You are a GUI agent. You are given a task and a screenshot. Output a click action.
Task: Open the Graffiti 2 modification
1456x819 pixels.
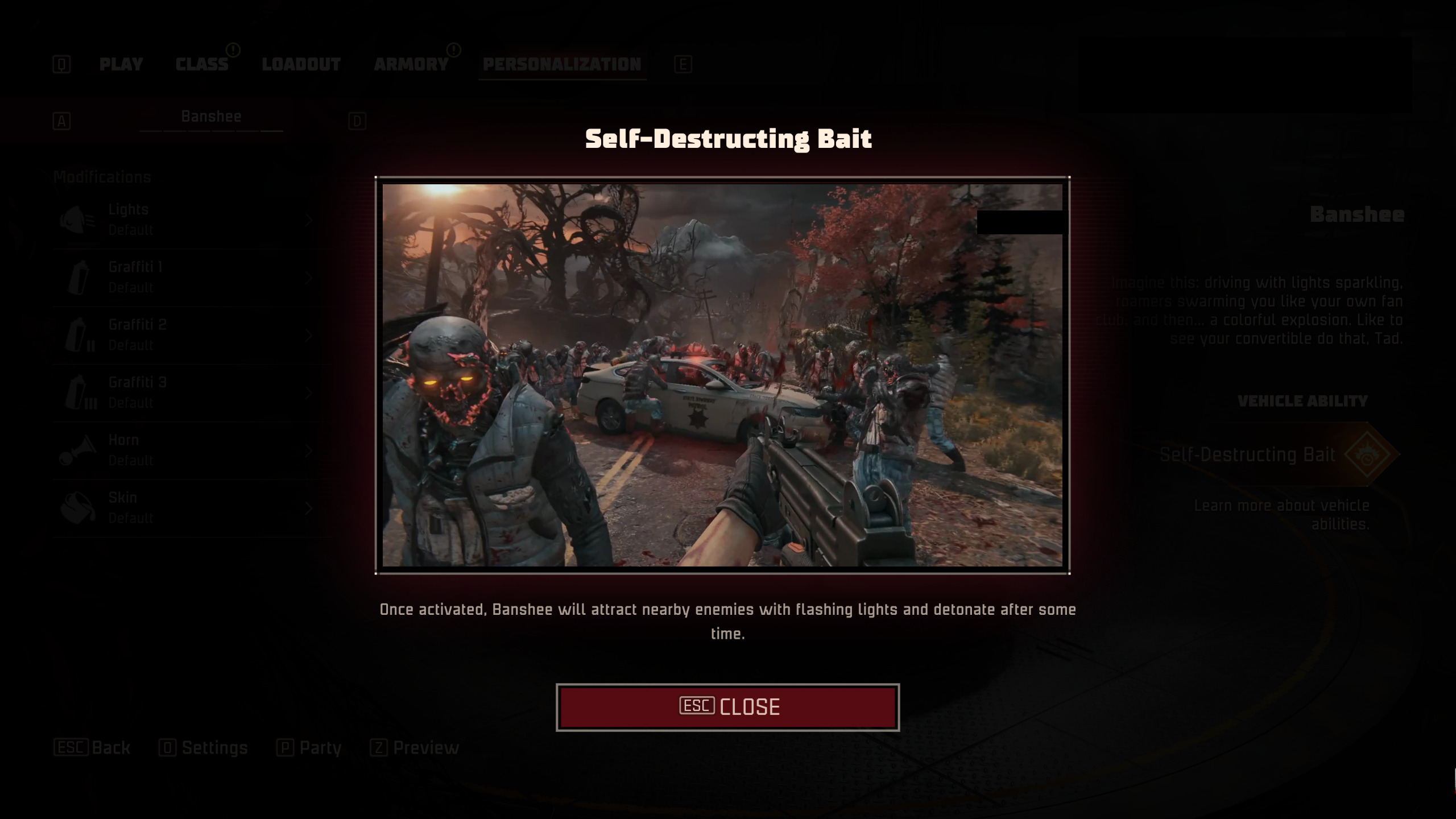(188, 335)
